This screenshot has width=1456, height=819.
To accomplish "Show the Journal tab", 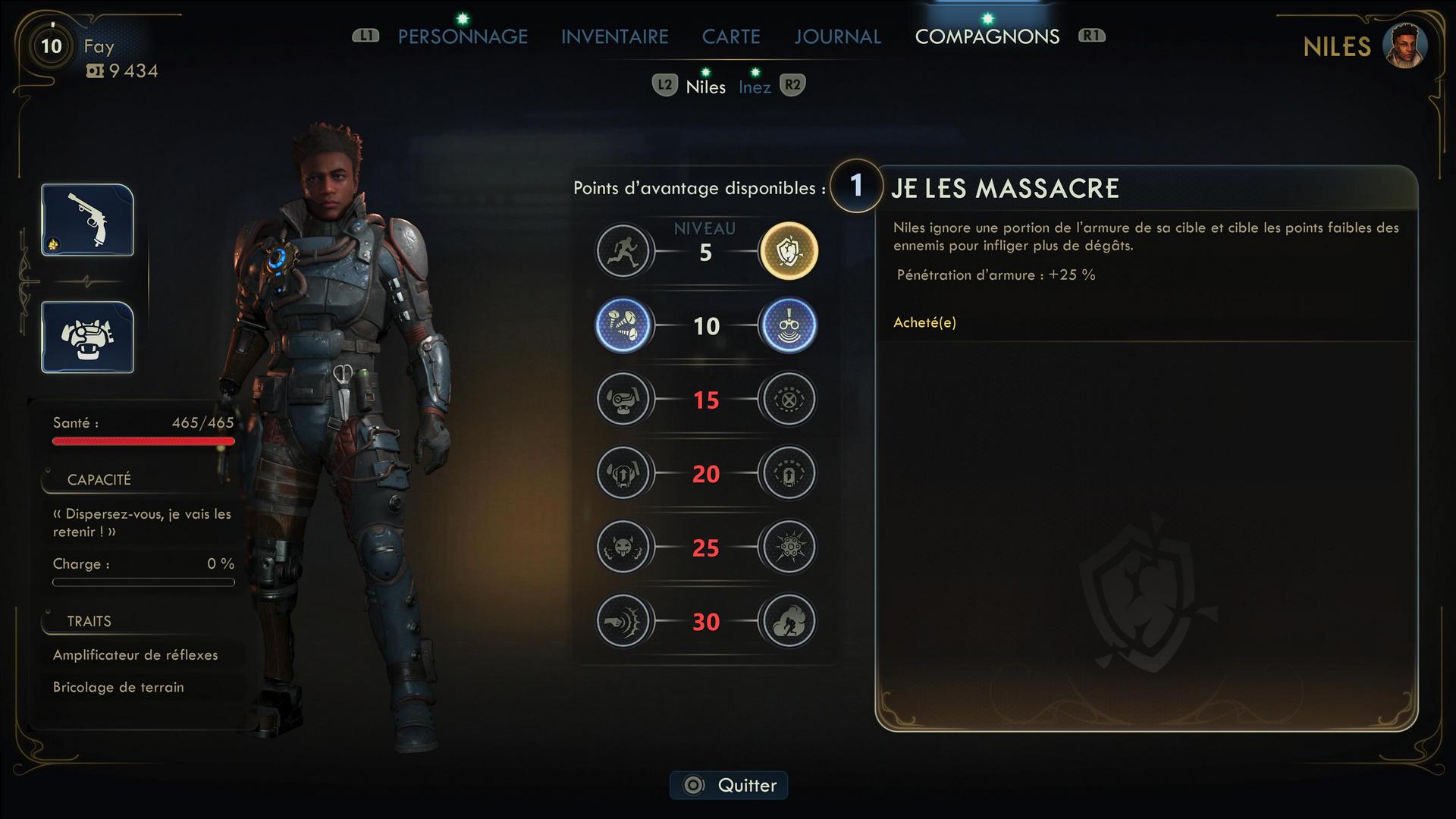I will click(837, 36).
